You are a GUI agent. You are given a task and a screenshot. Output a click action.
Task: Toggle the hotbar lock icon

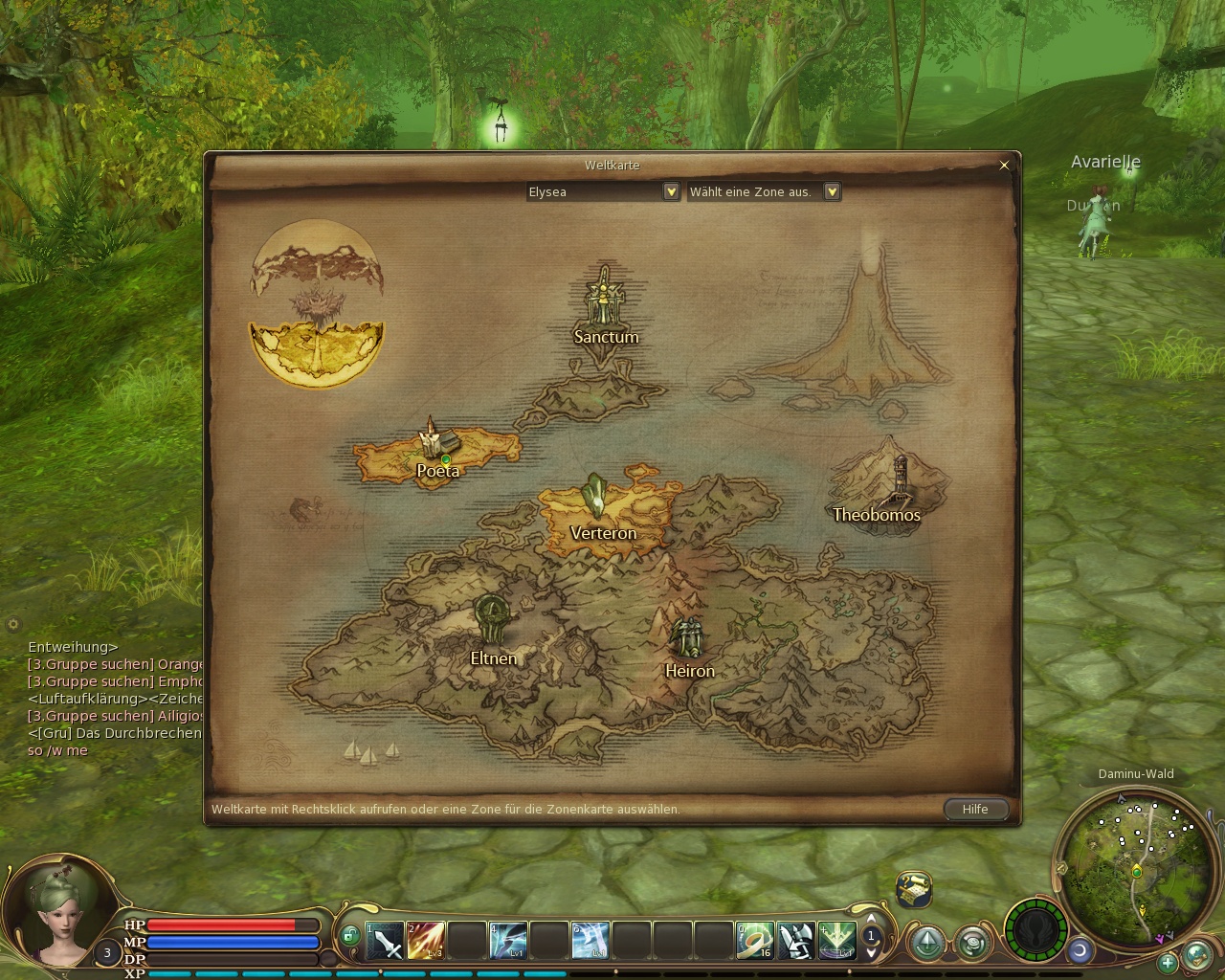coord(350,935)
